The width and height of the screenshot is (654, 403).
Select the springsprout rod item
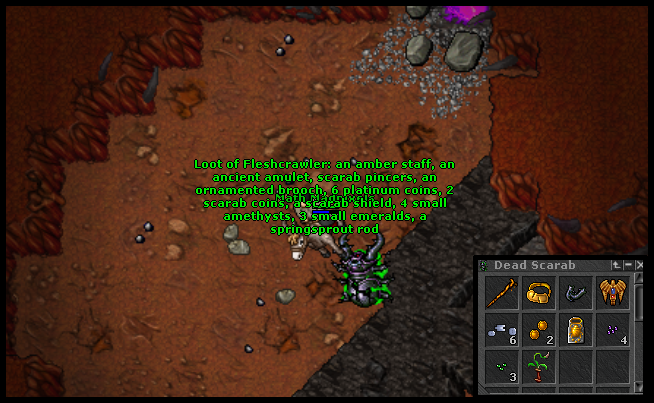[x=538, y=366]
